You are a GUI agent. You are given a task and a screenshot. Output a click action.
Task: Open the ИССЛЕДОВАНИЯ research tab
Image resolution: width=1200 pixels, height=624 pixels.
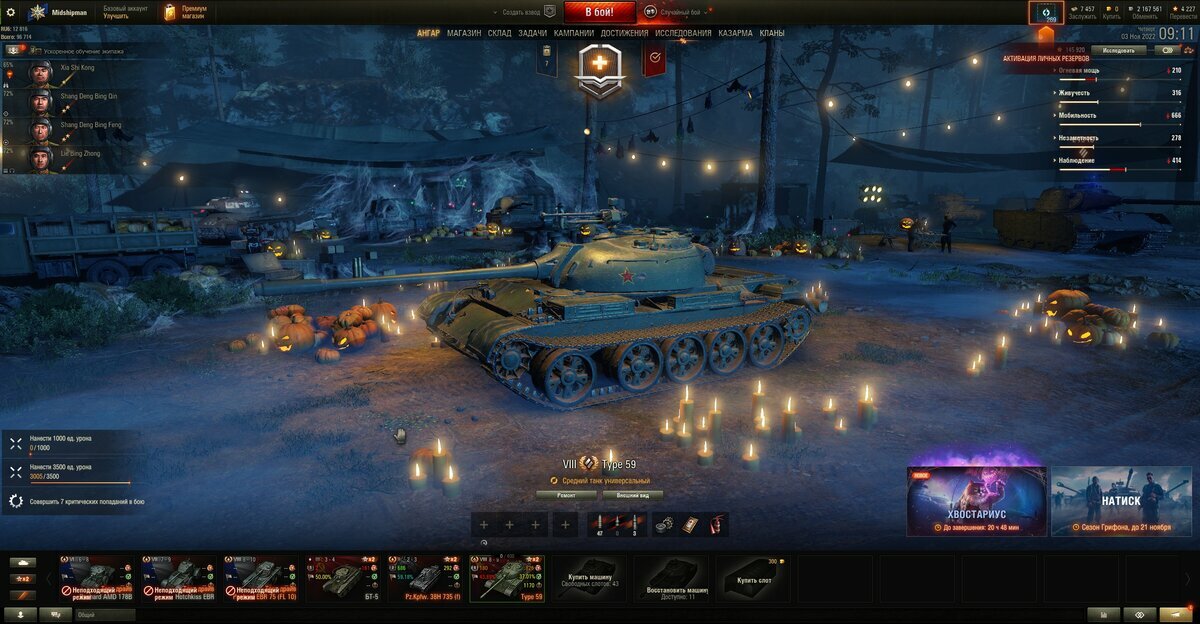coord(684,33)
